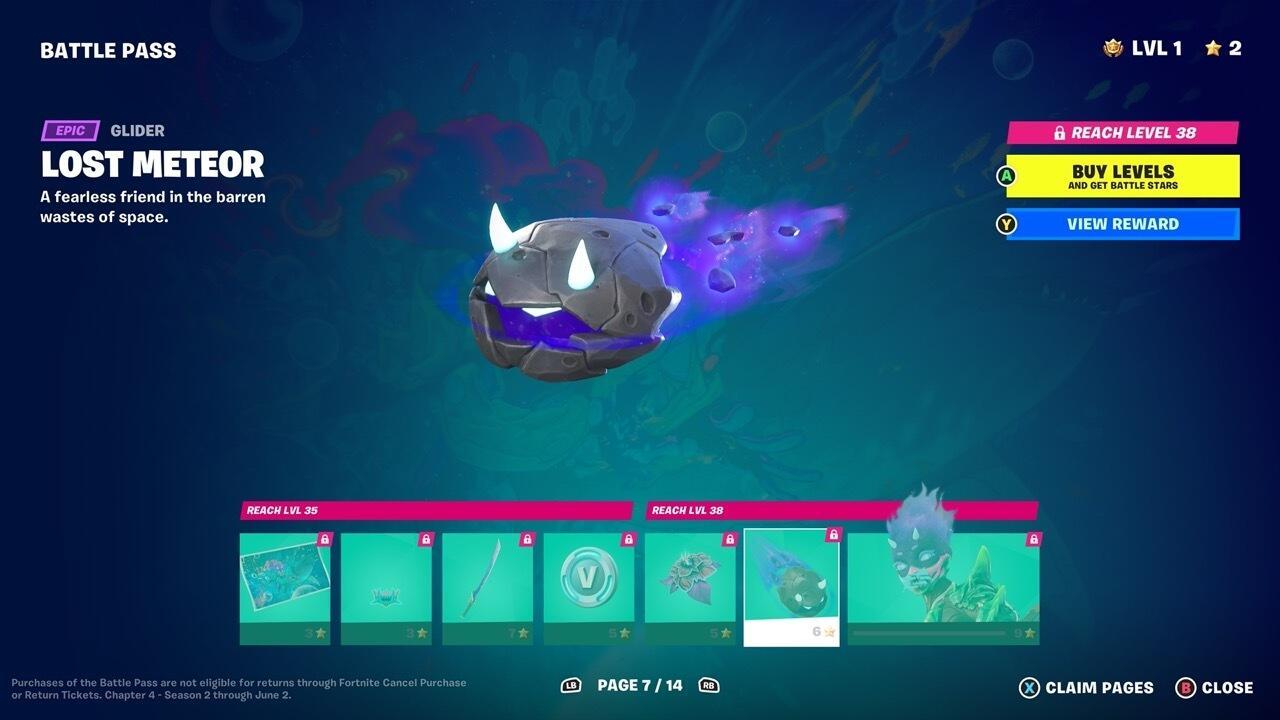The image size is (1280, 720).
Task: Select the flower back bling reward icon
Action: click(690, 578)
